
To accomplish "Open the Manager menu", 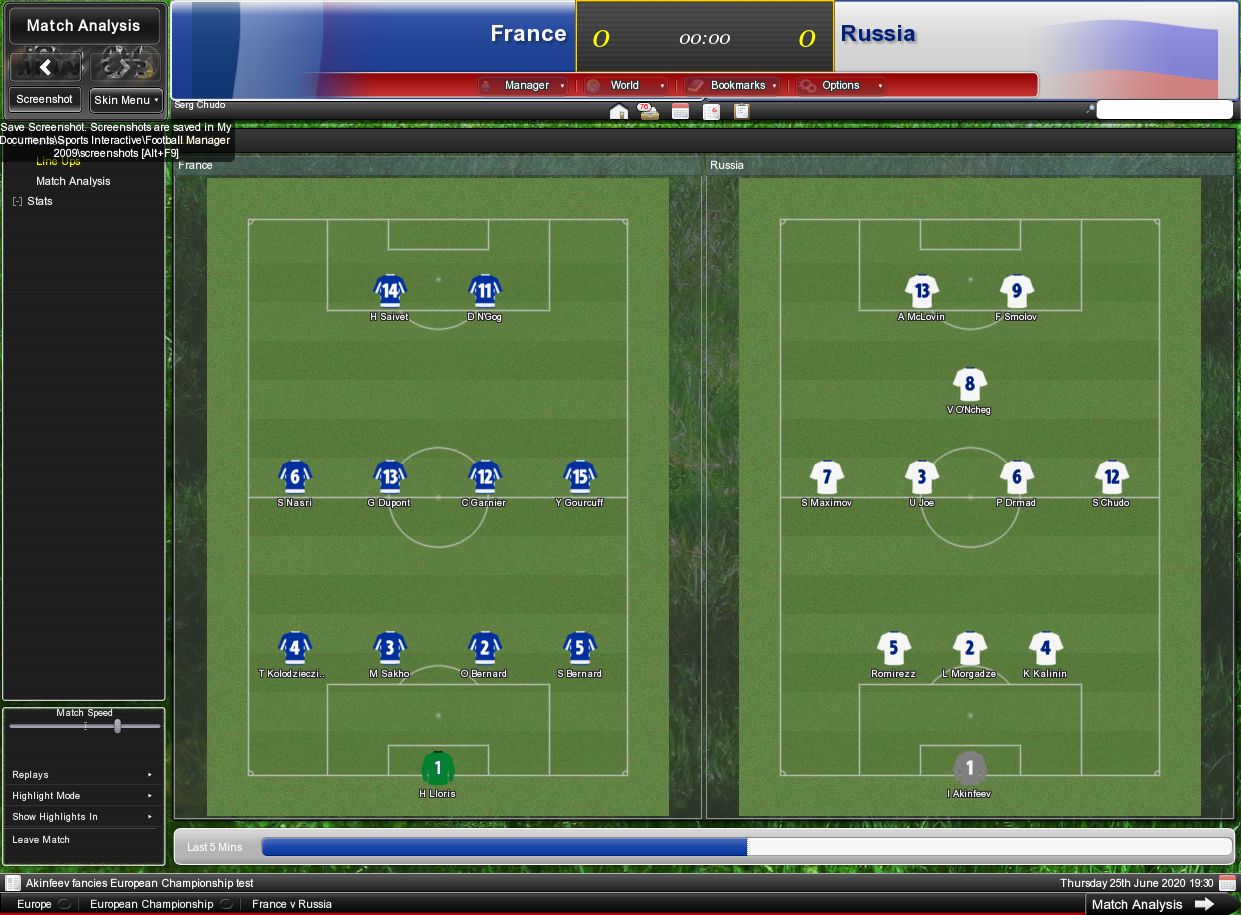I will [x=526, y=86].
